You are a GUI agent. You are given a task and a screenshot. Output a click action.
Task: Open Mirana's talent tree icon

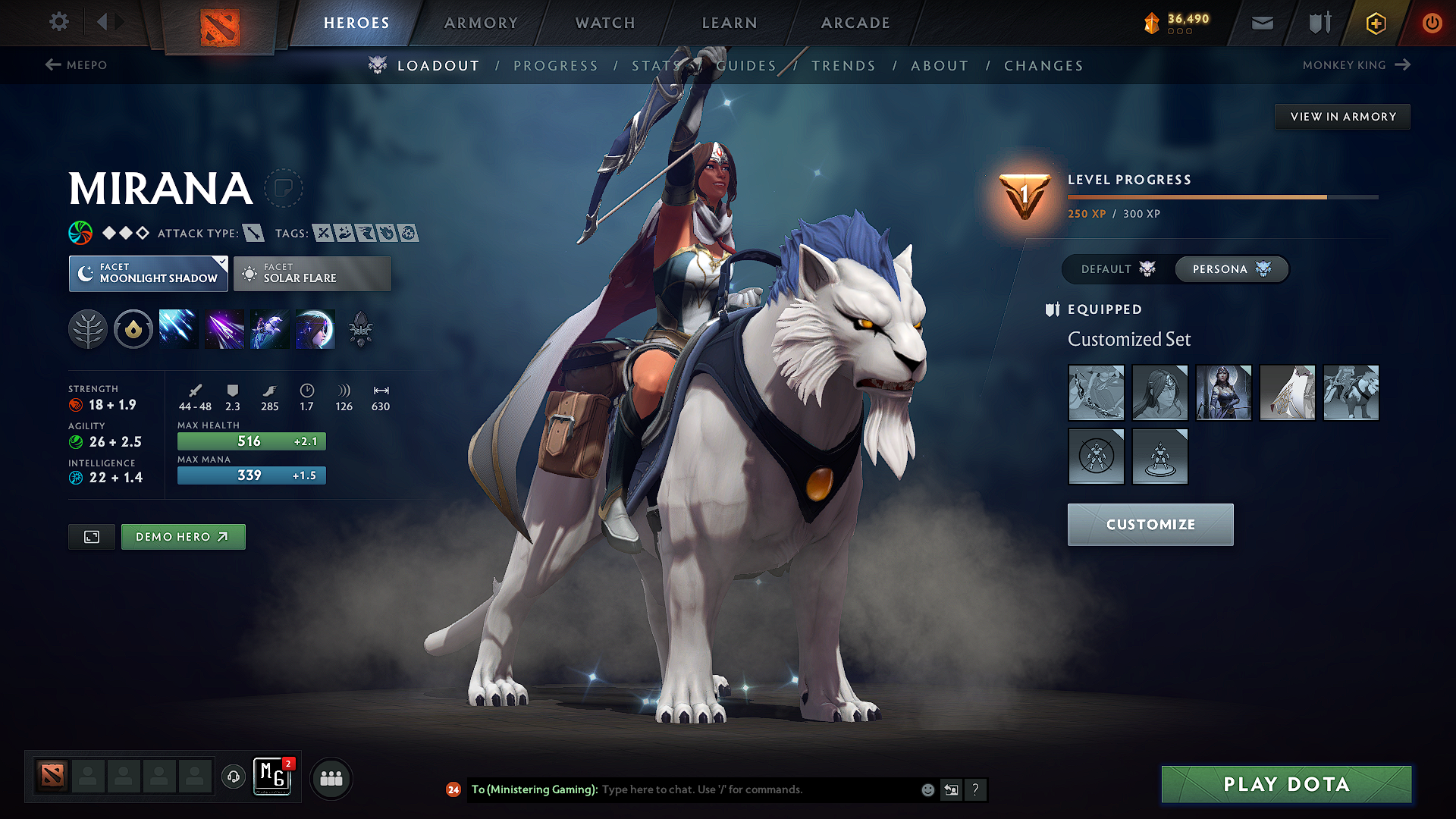88,328
